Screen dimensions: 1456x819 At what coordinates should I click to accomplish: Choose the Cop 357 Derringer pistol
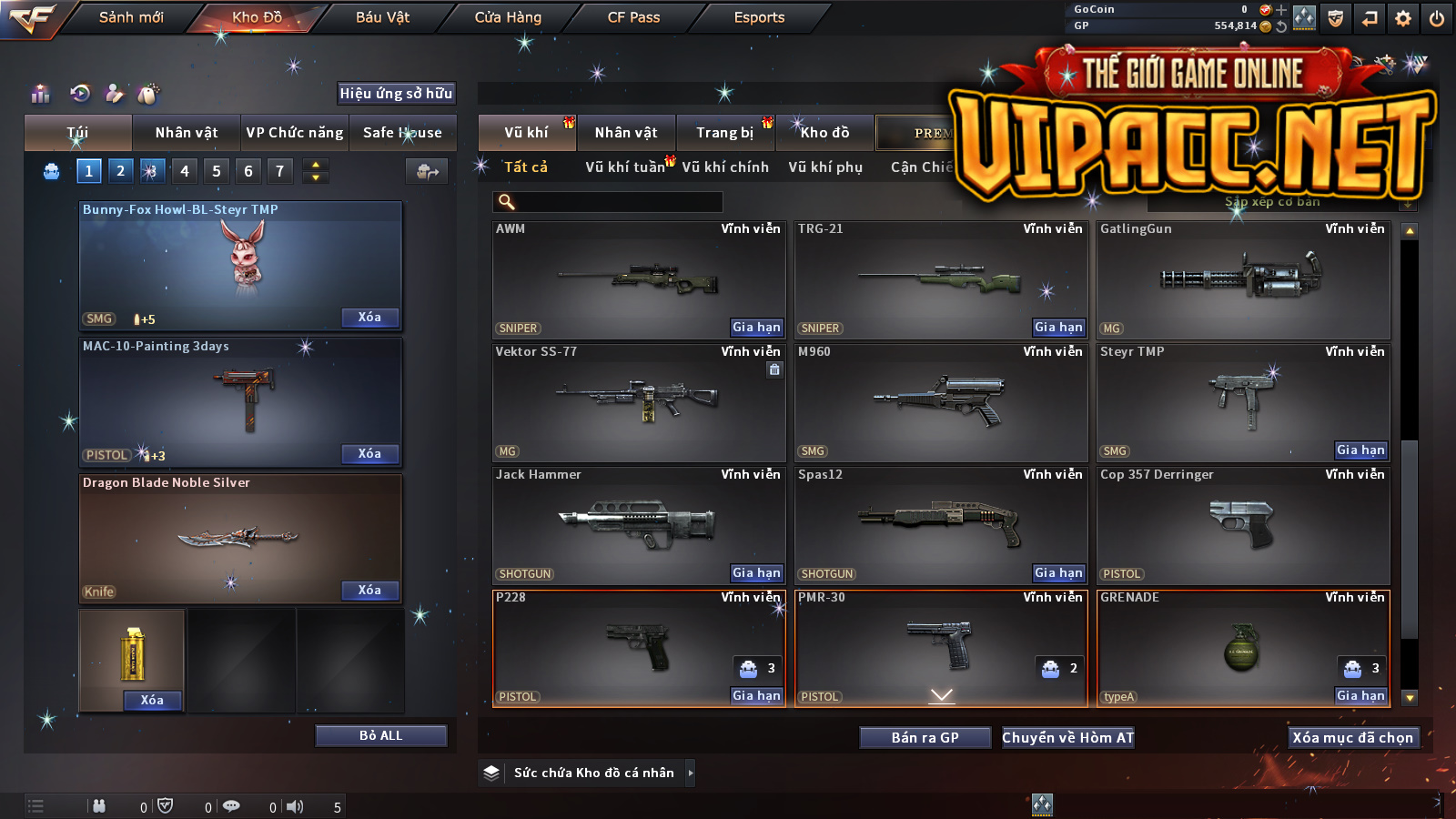(x=1243, y=525)
